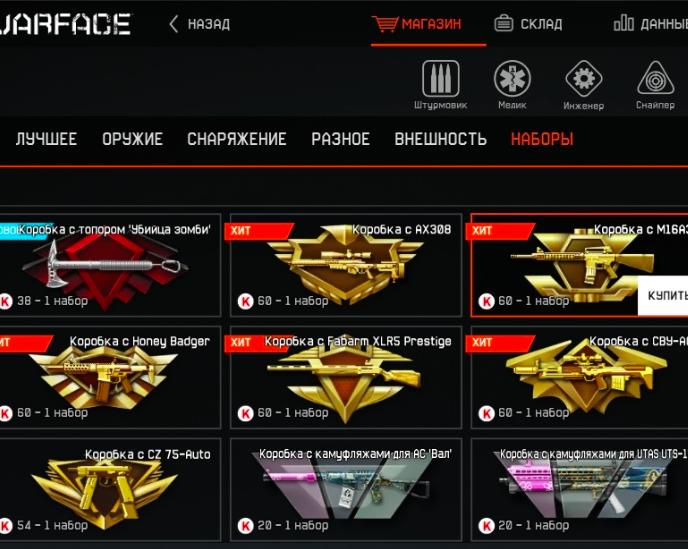Select the CZ 75-Auto box
The width and height of the screenshot is (688, 549).
click(x=108, y=489)
